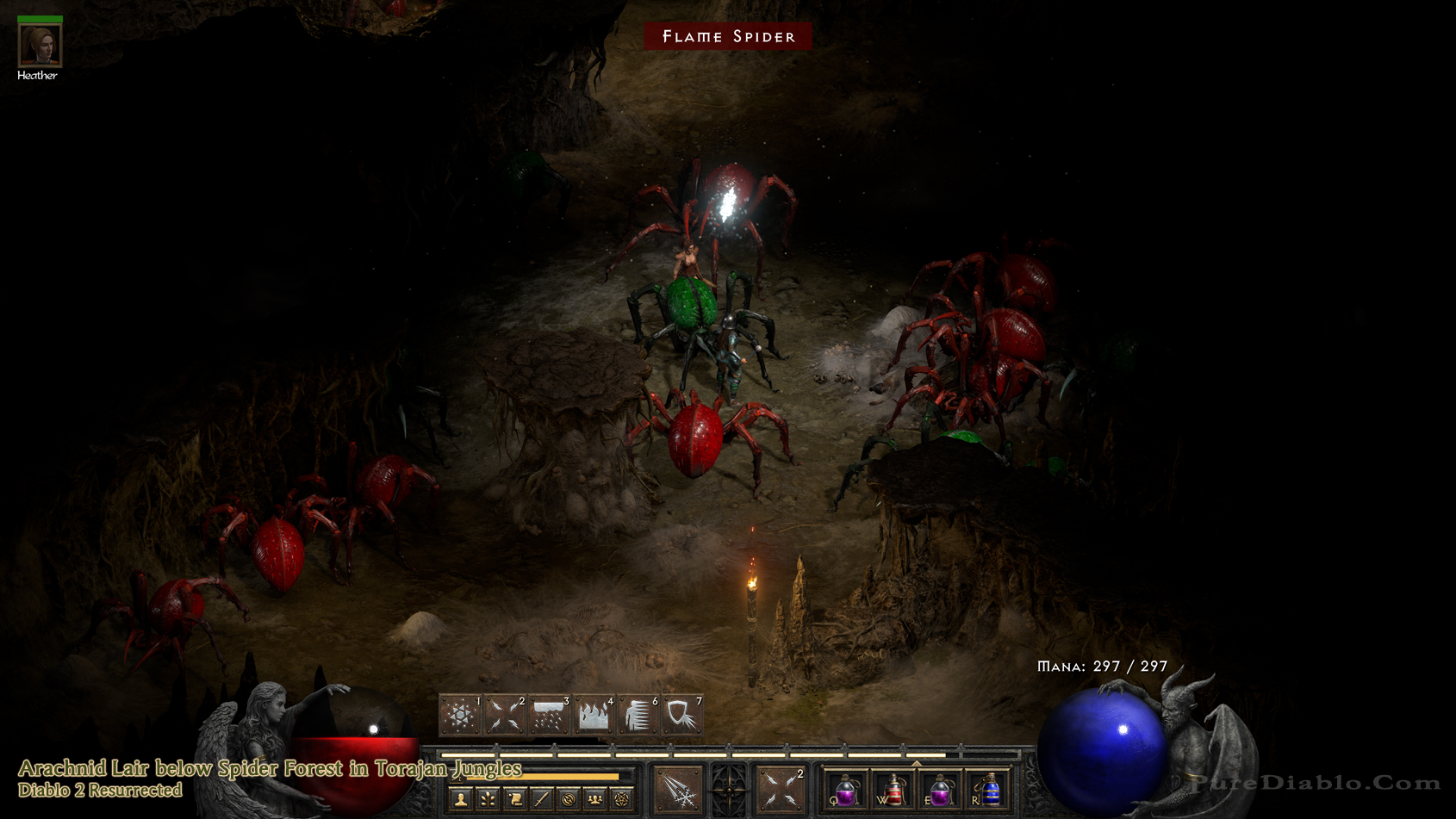1456x819 pixels.
Task: Choose the Blizzard skill in hotbar slot 3
Action: (x=550, y=716)
